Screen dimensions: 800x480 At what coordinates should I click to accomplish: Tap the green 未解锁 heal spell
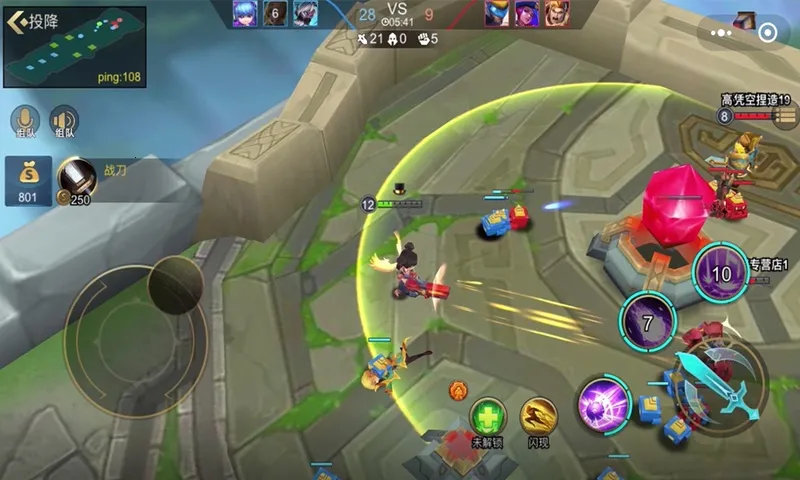pyautogui.click(x=487, y=418)
